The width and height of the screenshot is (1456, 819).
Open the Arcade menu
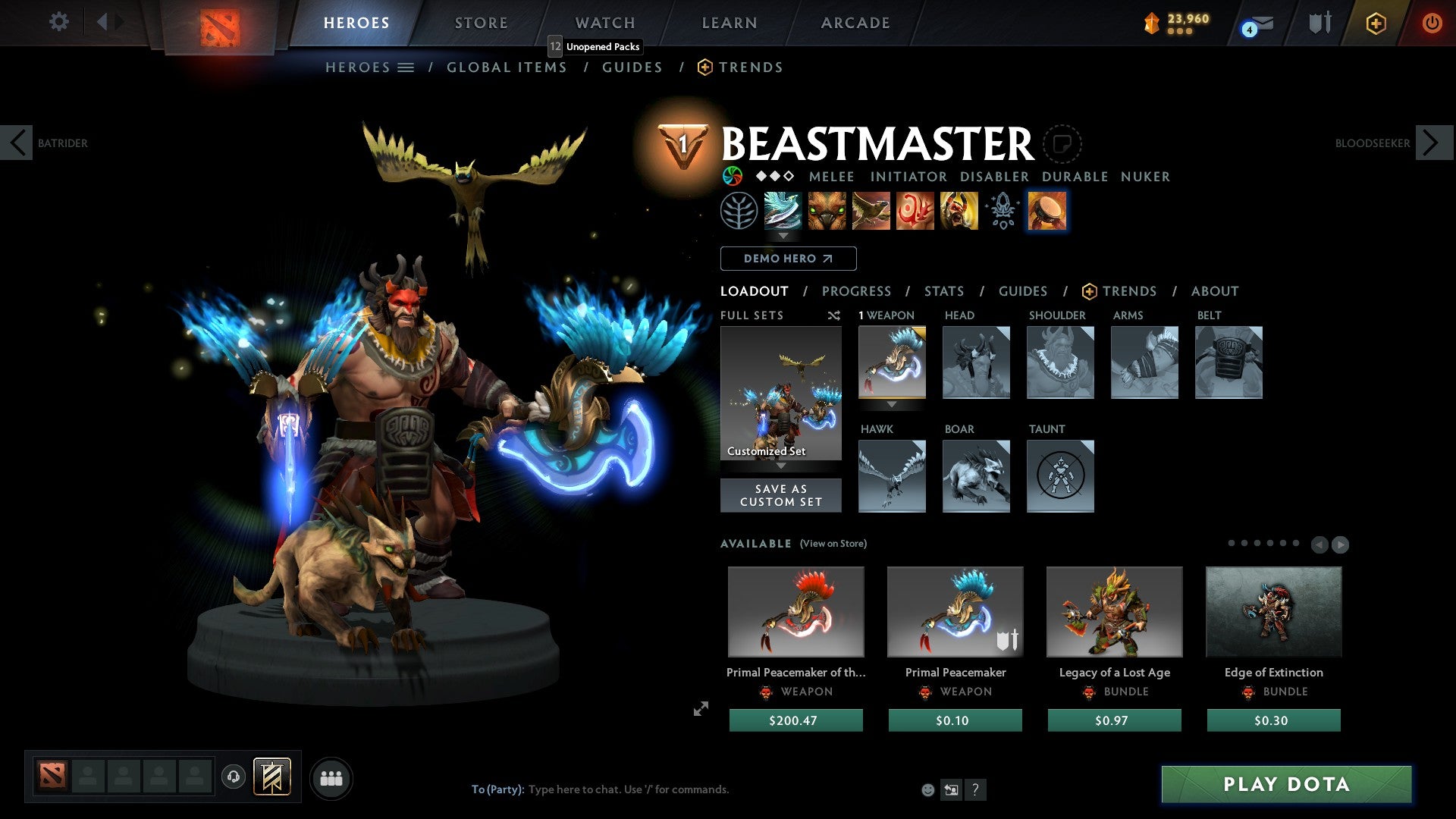click(x=855, y=22)
